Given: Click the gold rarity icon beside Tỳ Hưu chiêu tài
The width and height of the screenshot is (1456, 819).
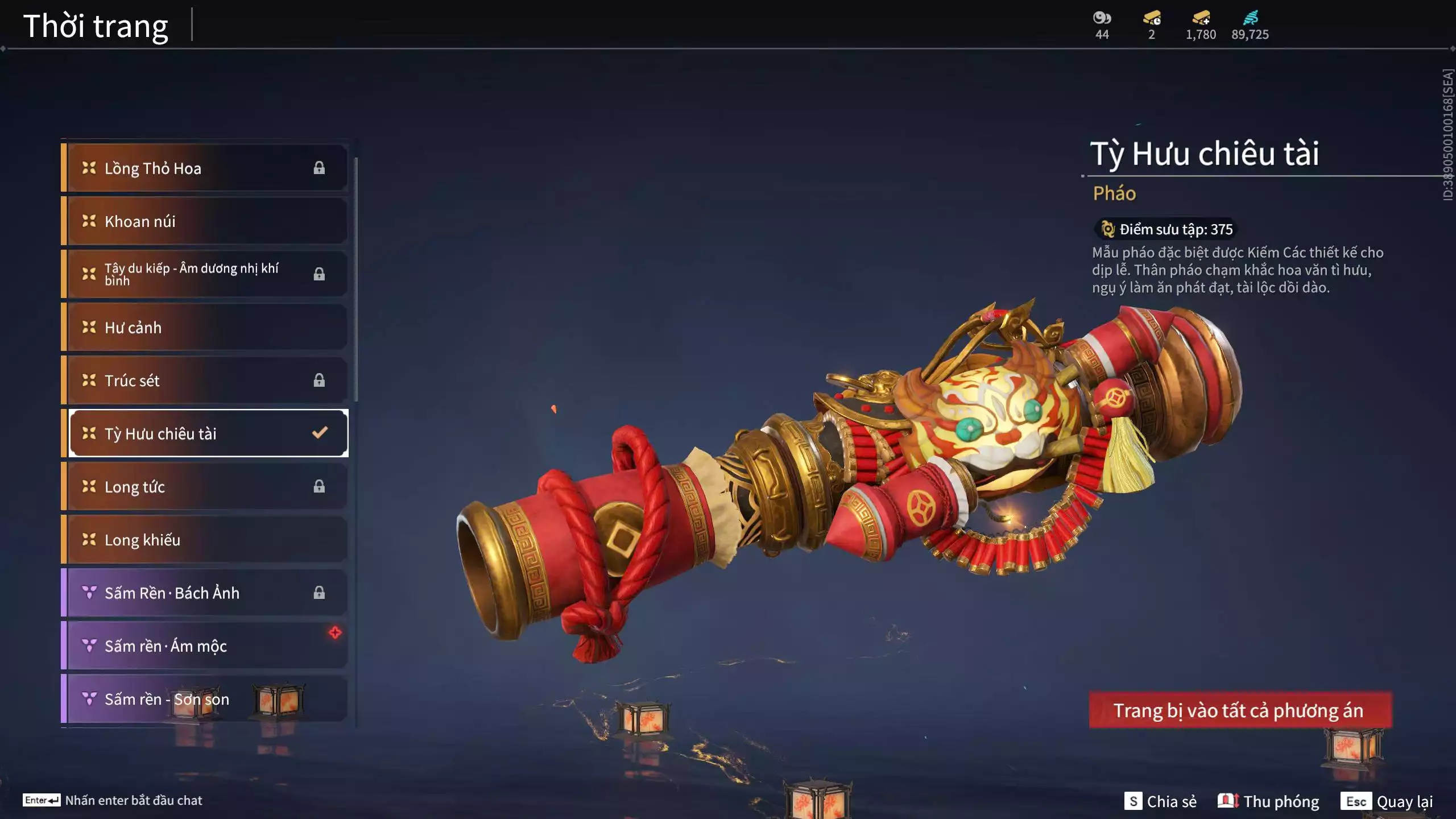Looking at the screenshot, I should tap(88, 434).
